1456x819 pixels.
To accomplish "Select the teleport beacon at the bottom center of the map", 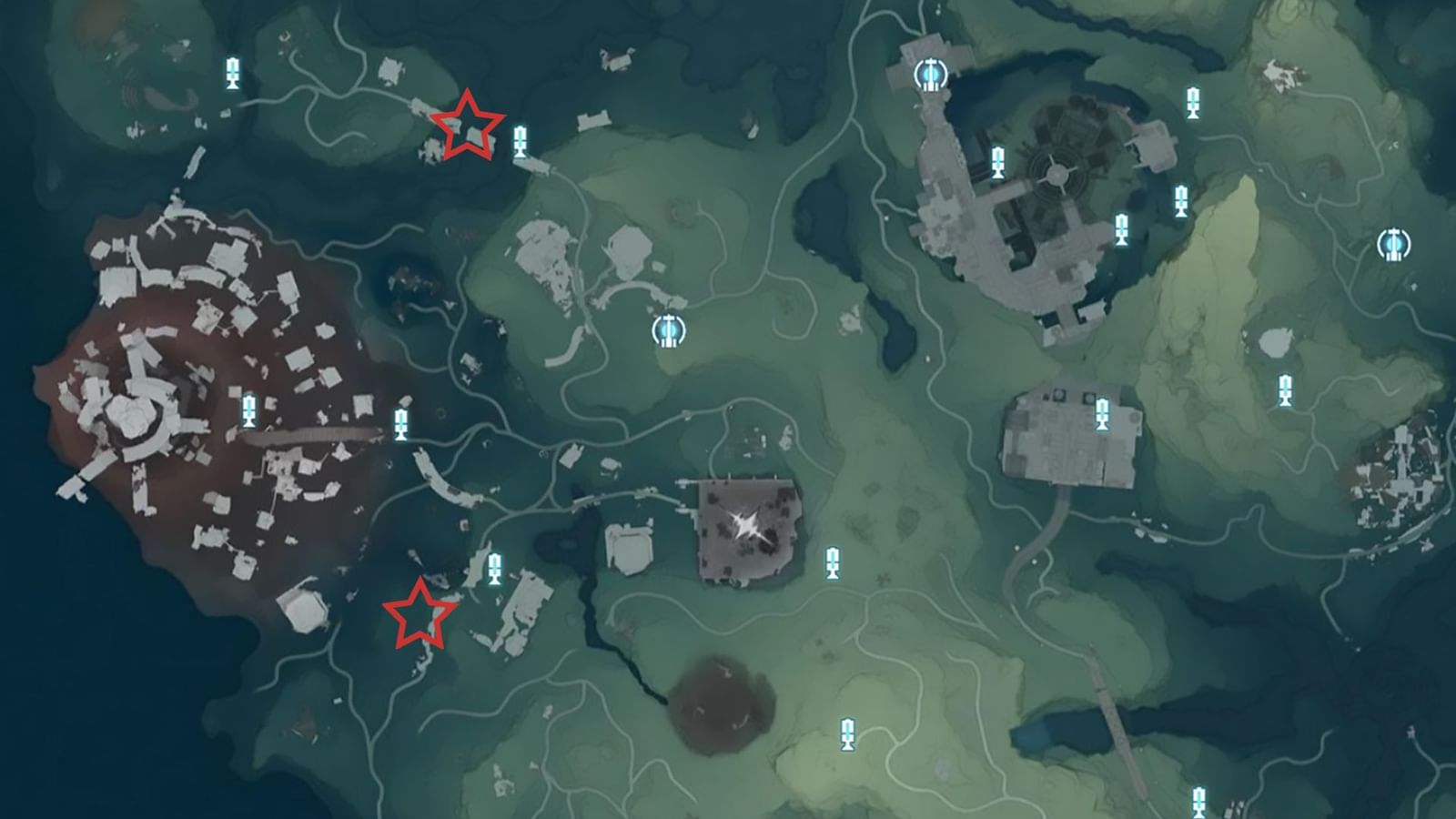I will [x=846, y=733].
